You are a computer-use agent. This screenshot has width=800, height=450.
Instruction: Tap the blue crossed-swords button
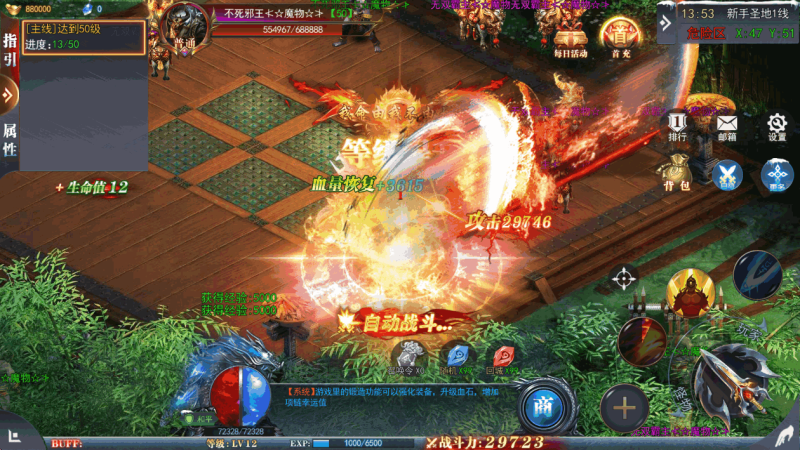(727, 174)
